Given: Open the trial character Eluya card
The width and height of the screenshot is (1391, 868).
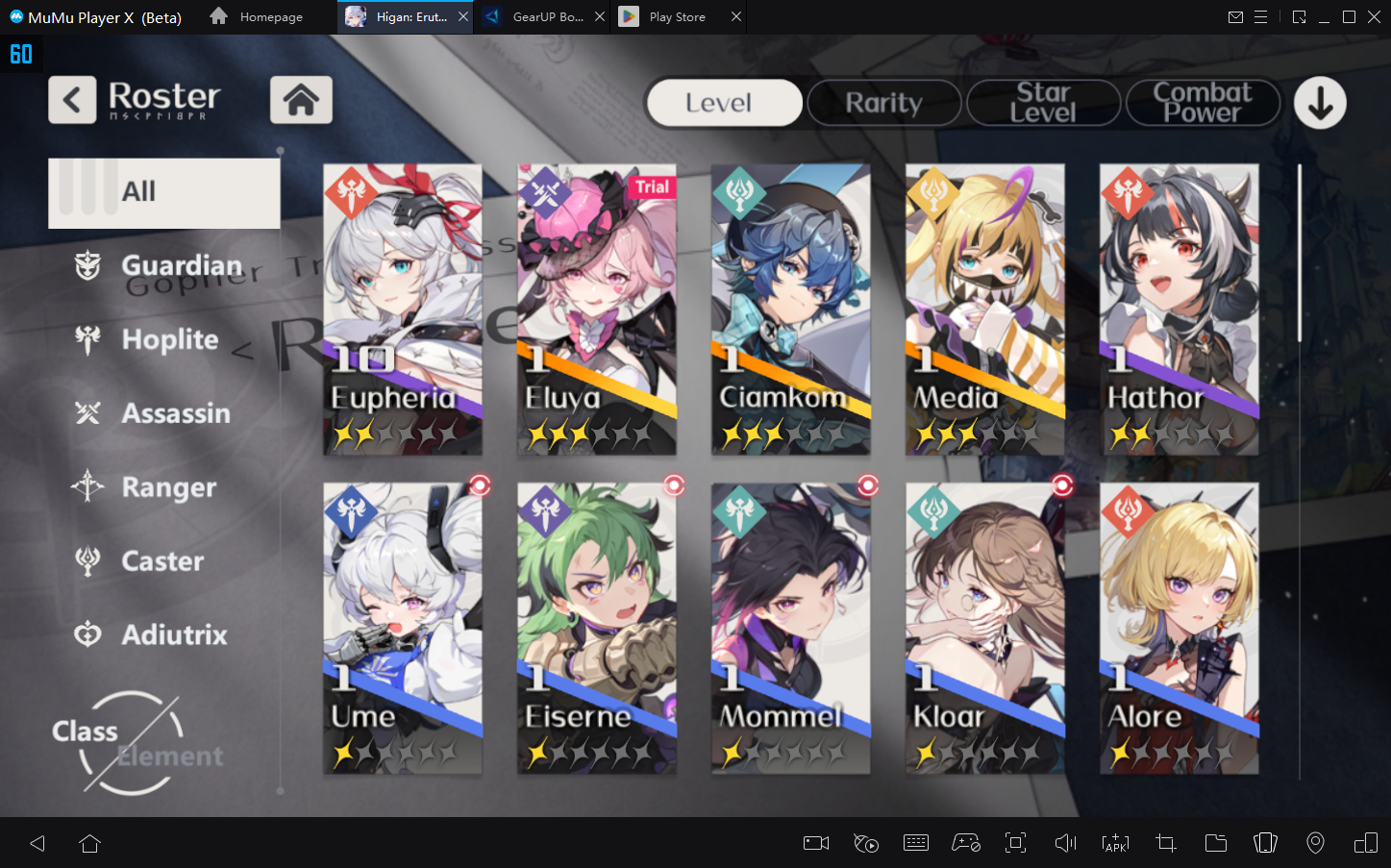Looking at the screenshot, I should click(597, 309).
